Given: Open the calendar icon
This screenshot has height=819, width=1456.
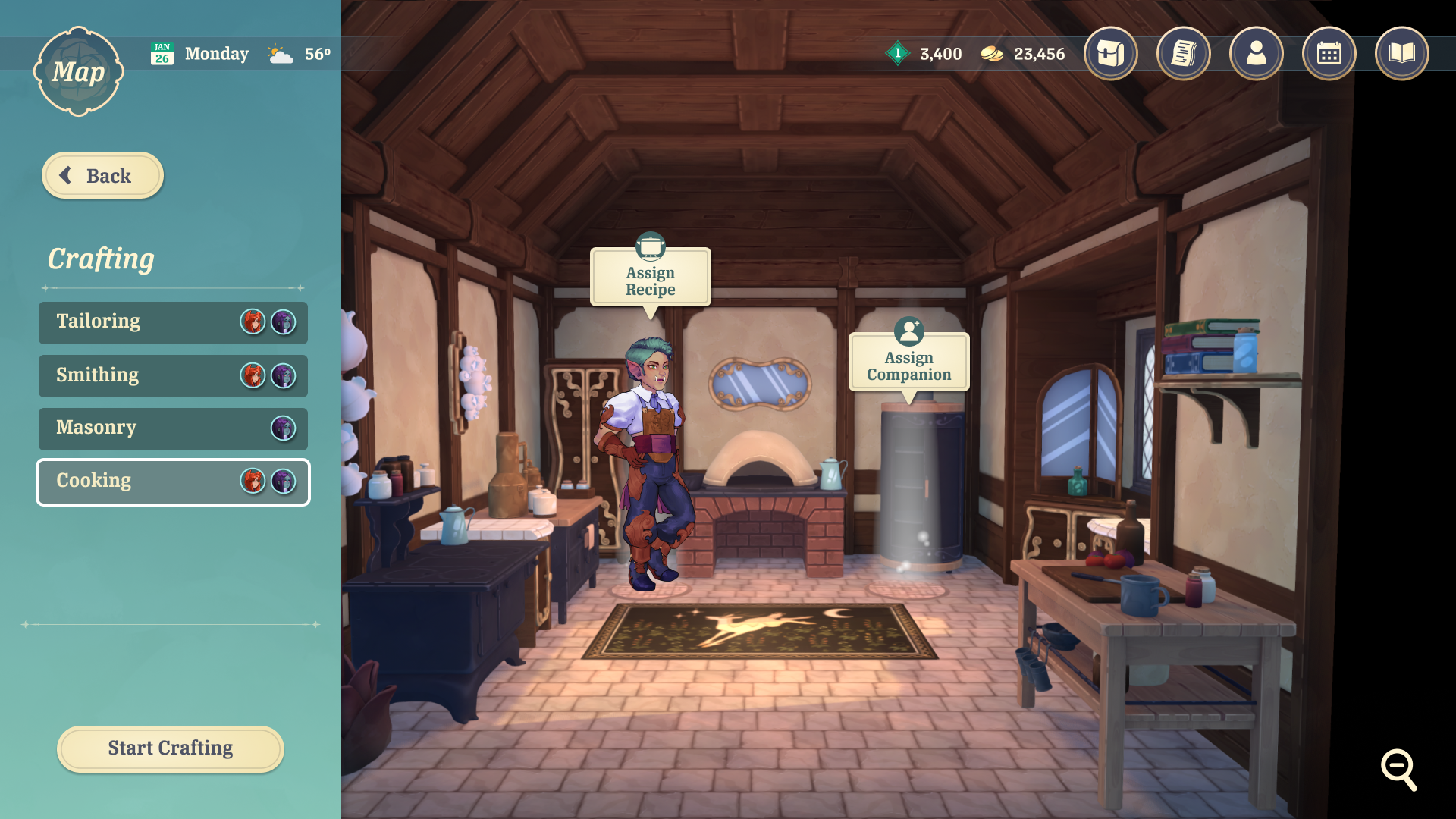Looking at the screenshot, I should coord(1329,54).
